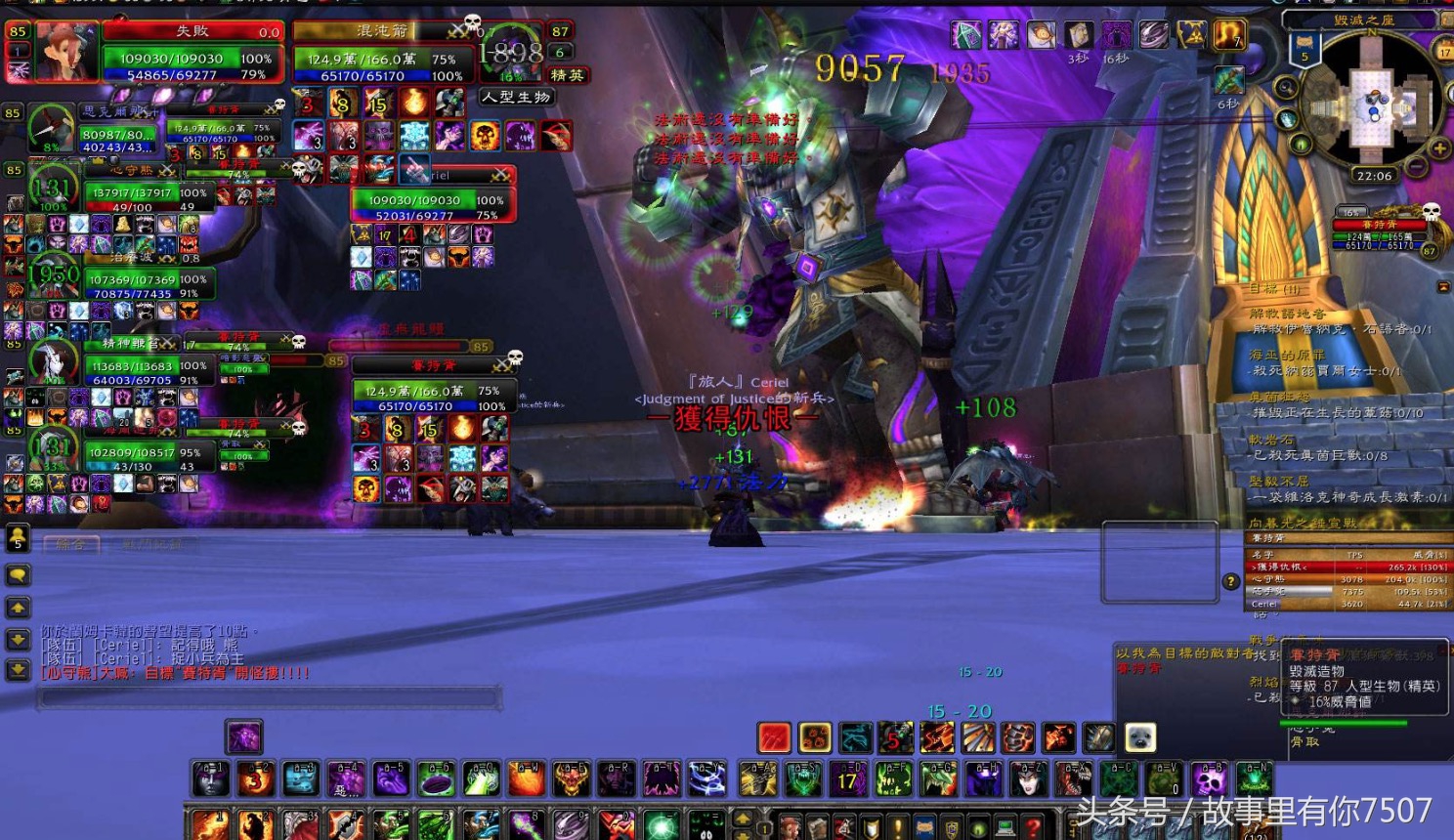The image size is (1454, 840).
Task: Click the chat input box
Action: (x=270, y=696)
